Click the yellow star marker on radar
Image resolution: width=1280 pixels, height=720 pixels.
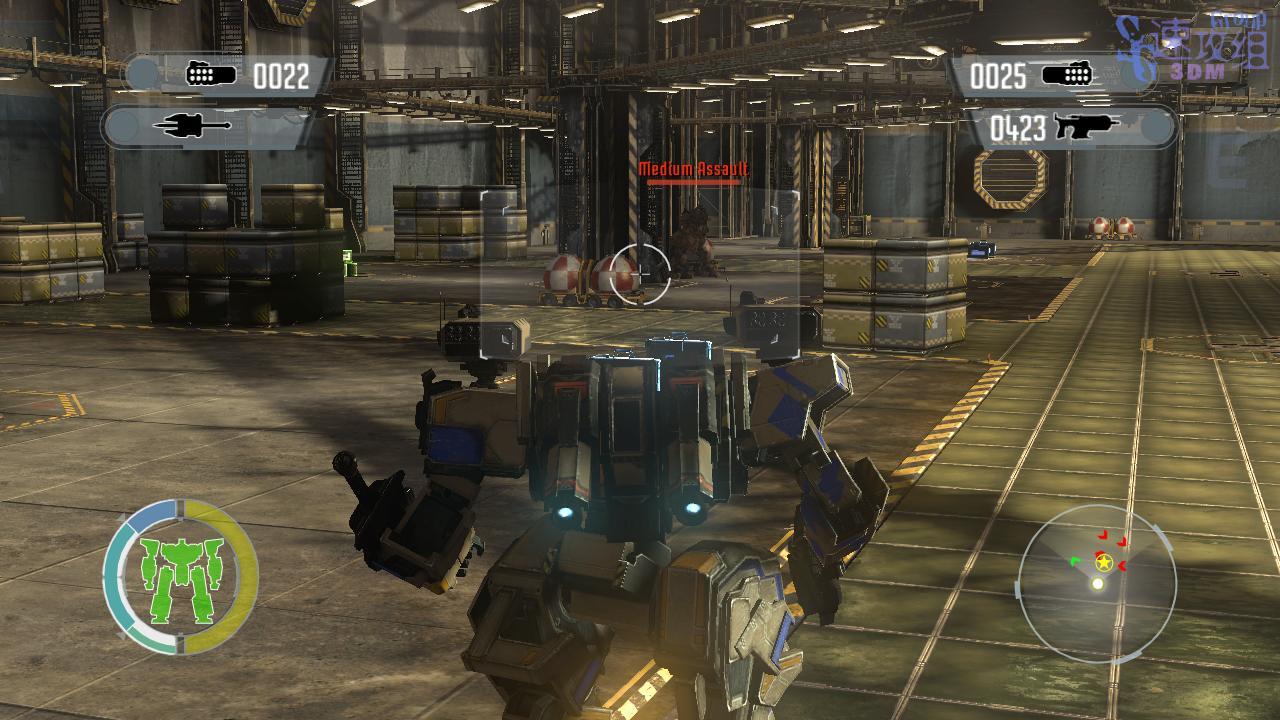click(x=1104, y=564)
